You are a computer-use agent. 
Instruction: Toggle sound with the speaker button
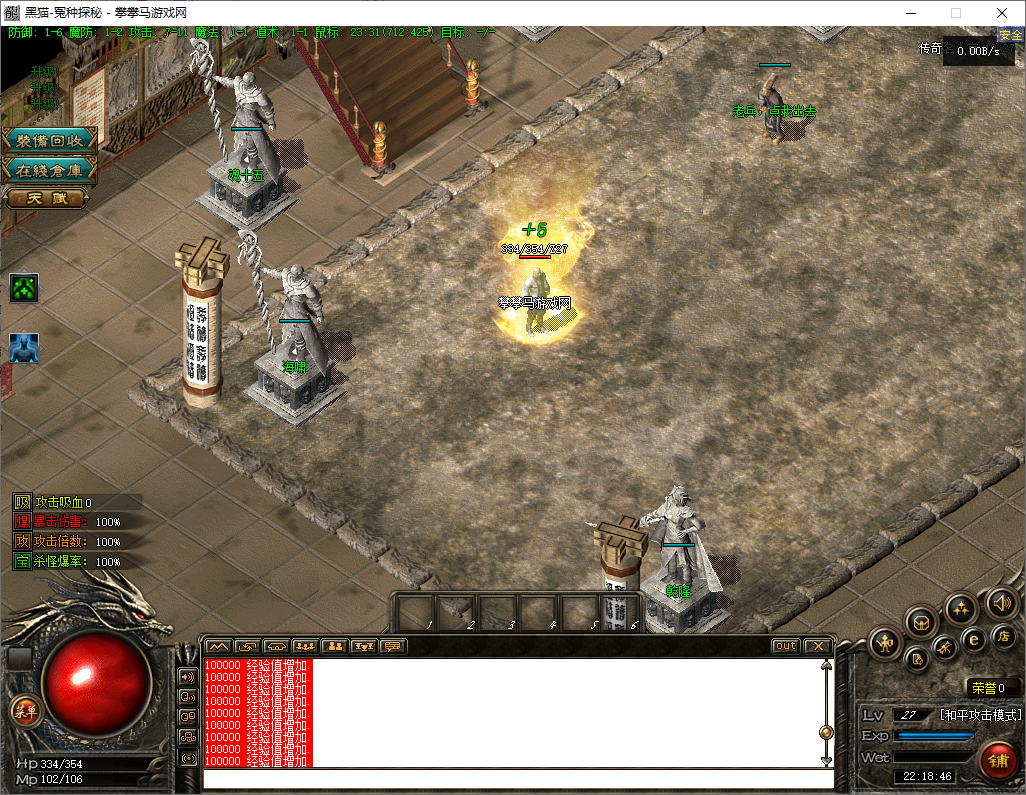tap(1001, 602)
